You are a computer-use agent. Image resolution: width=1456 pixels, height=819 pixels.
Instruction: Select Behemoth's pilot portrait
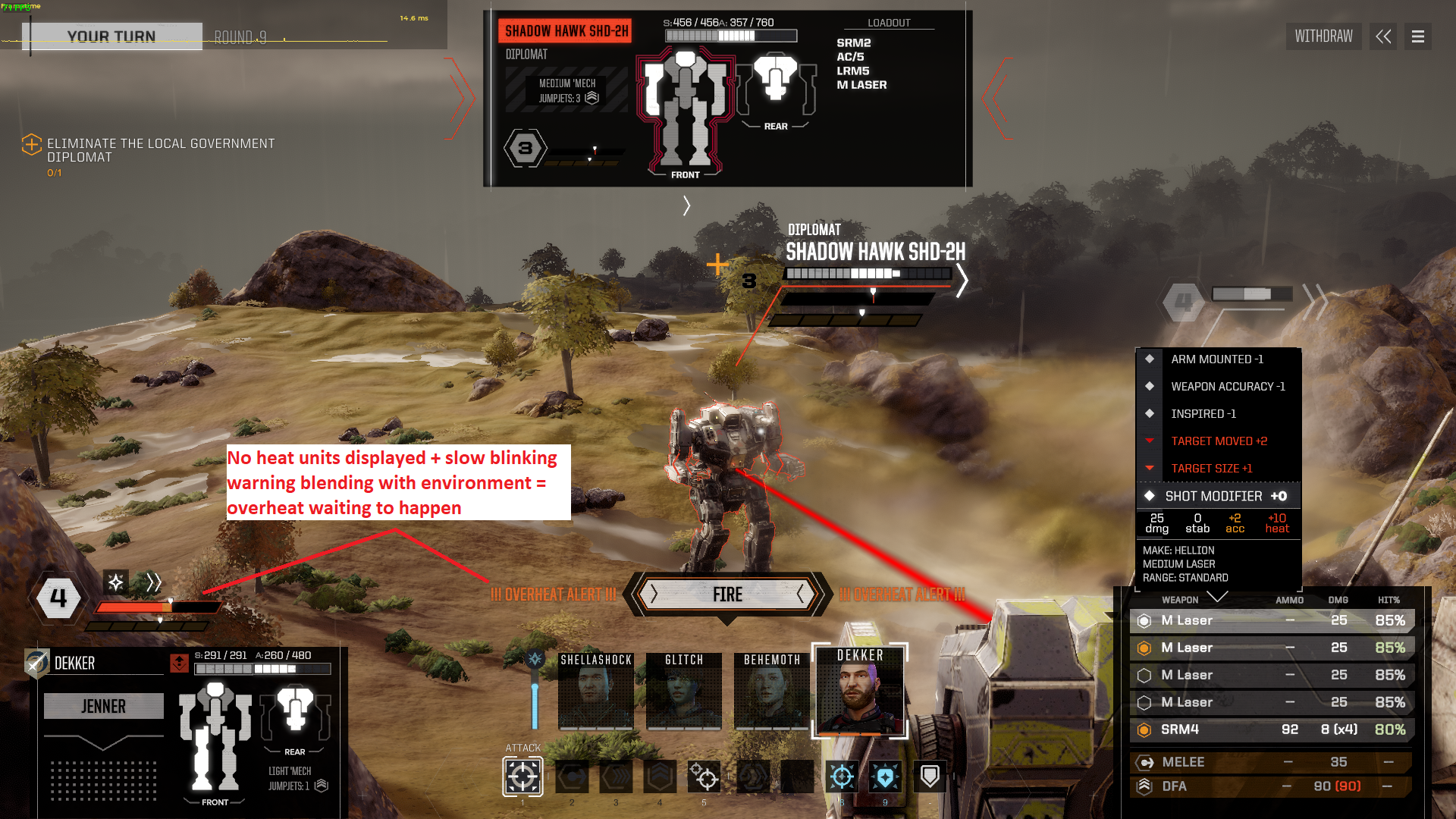tap(771, 692)
